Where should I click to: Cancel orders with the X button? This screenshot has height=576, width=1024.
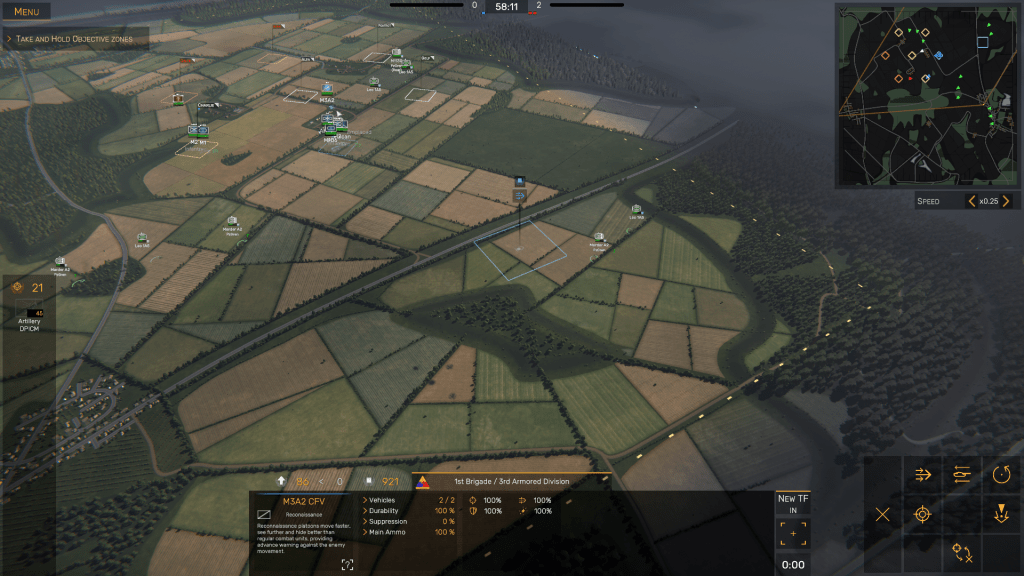883,515
